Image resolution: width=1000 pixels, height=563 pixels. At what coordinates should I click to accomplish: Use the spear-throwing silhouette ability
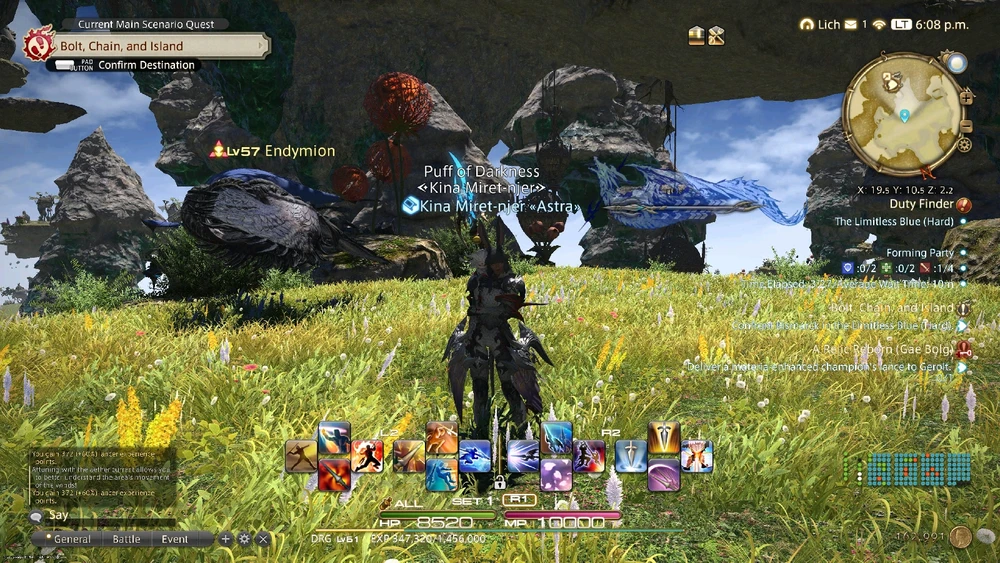(301, 455)
